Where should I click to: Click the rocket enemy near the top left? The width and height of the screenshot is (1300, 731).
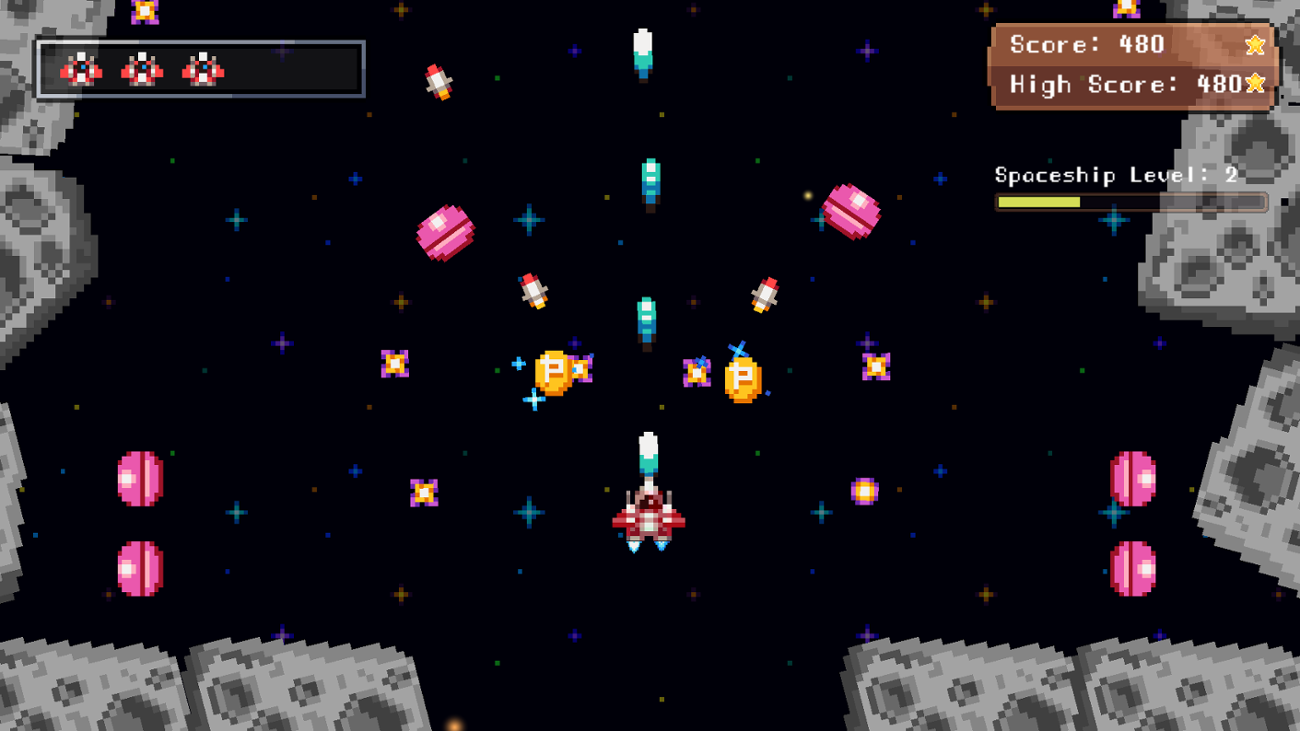pos(437,80)
